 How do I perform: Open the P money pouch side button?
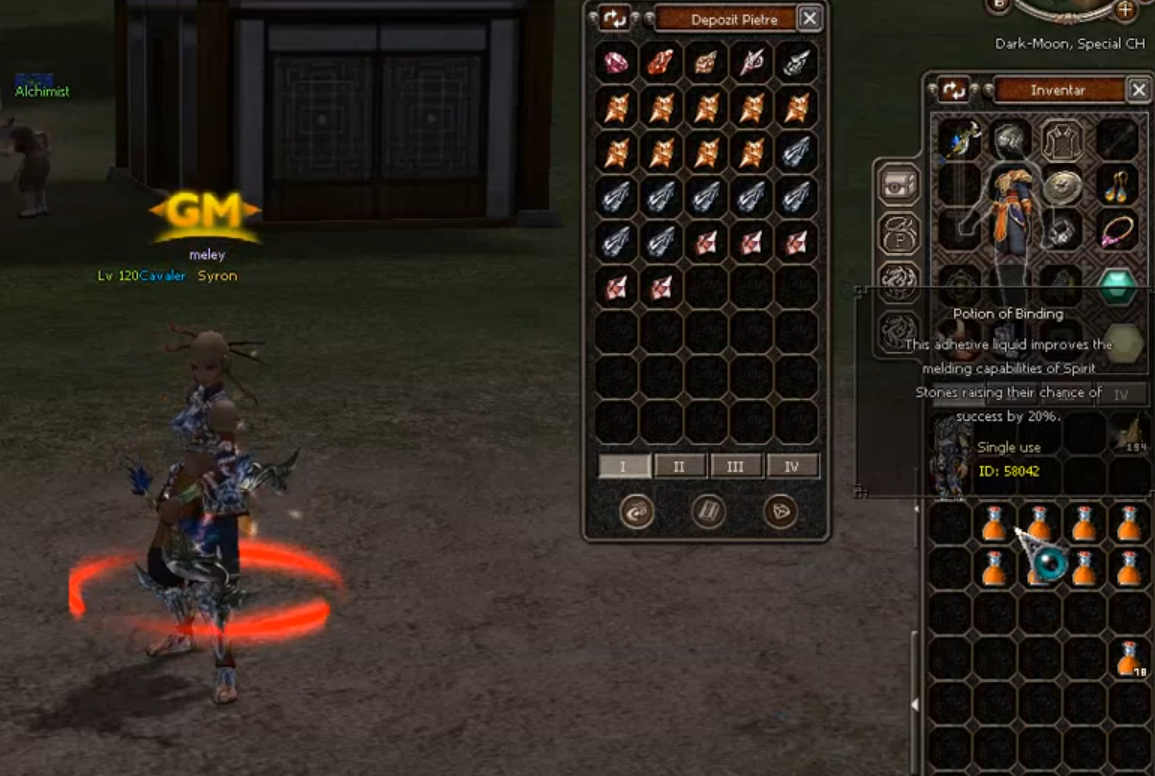click(x=898, y=234)
